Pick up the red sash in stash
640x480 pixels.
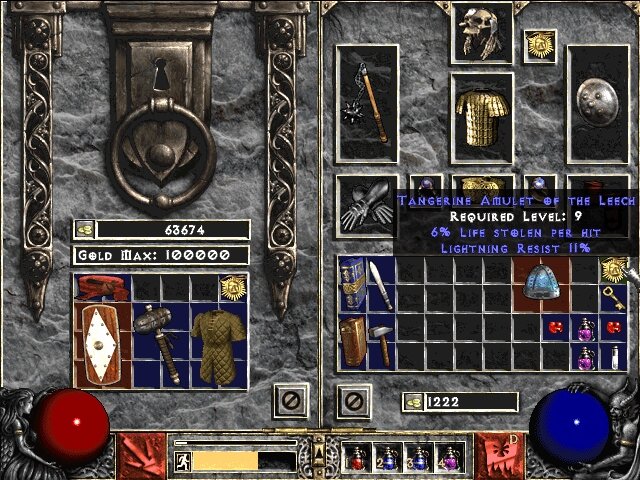[x=101, y=289]
